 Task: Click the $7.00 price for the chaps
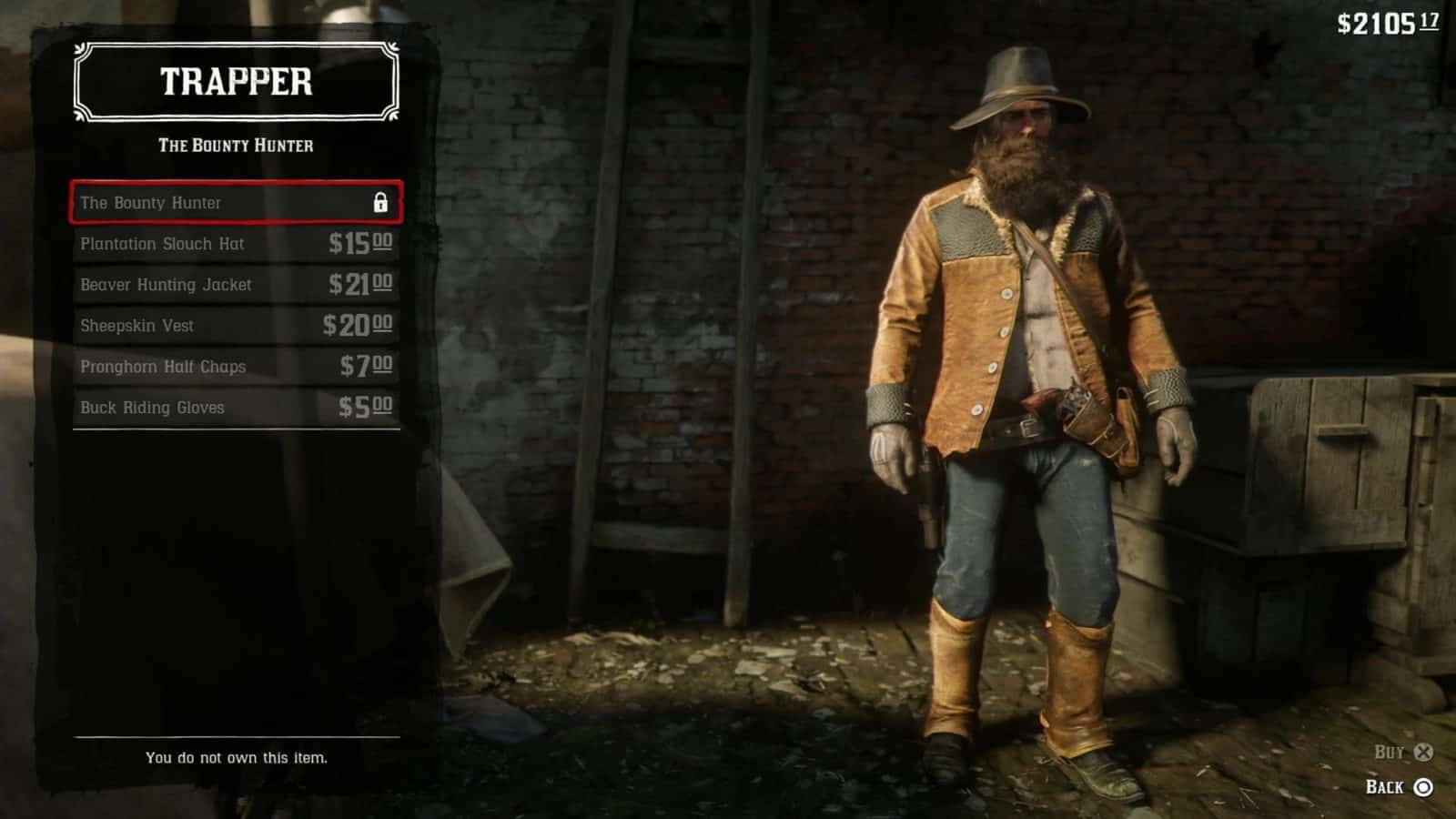365,366
